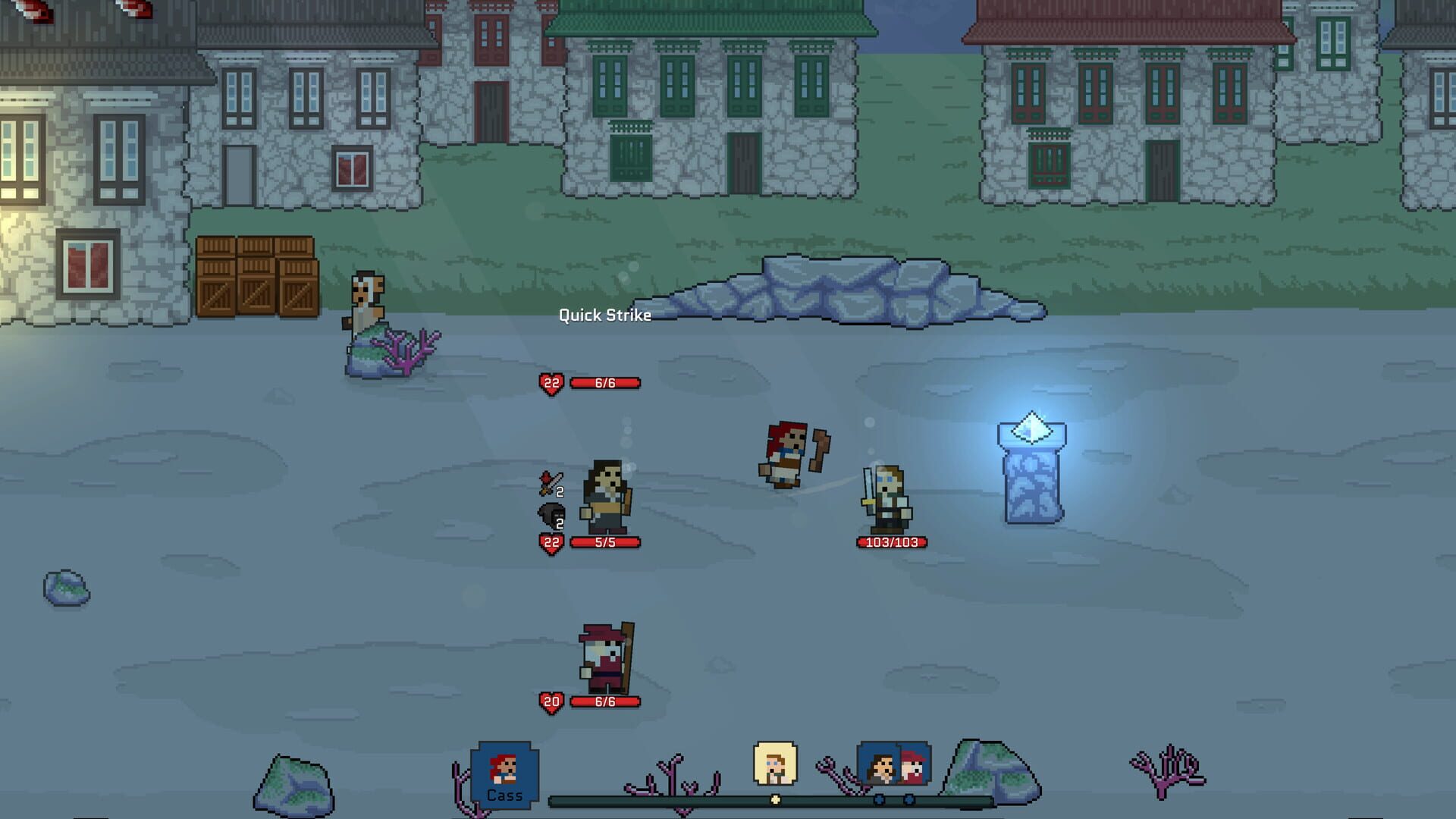Click the sword attack icon showing 2
The width and height of the screenshot is (1456, 819).
(553, 483)
